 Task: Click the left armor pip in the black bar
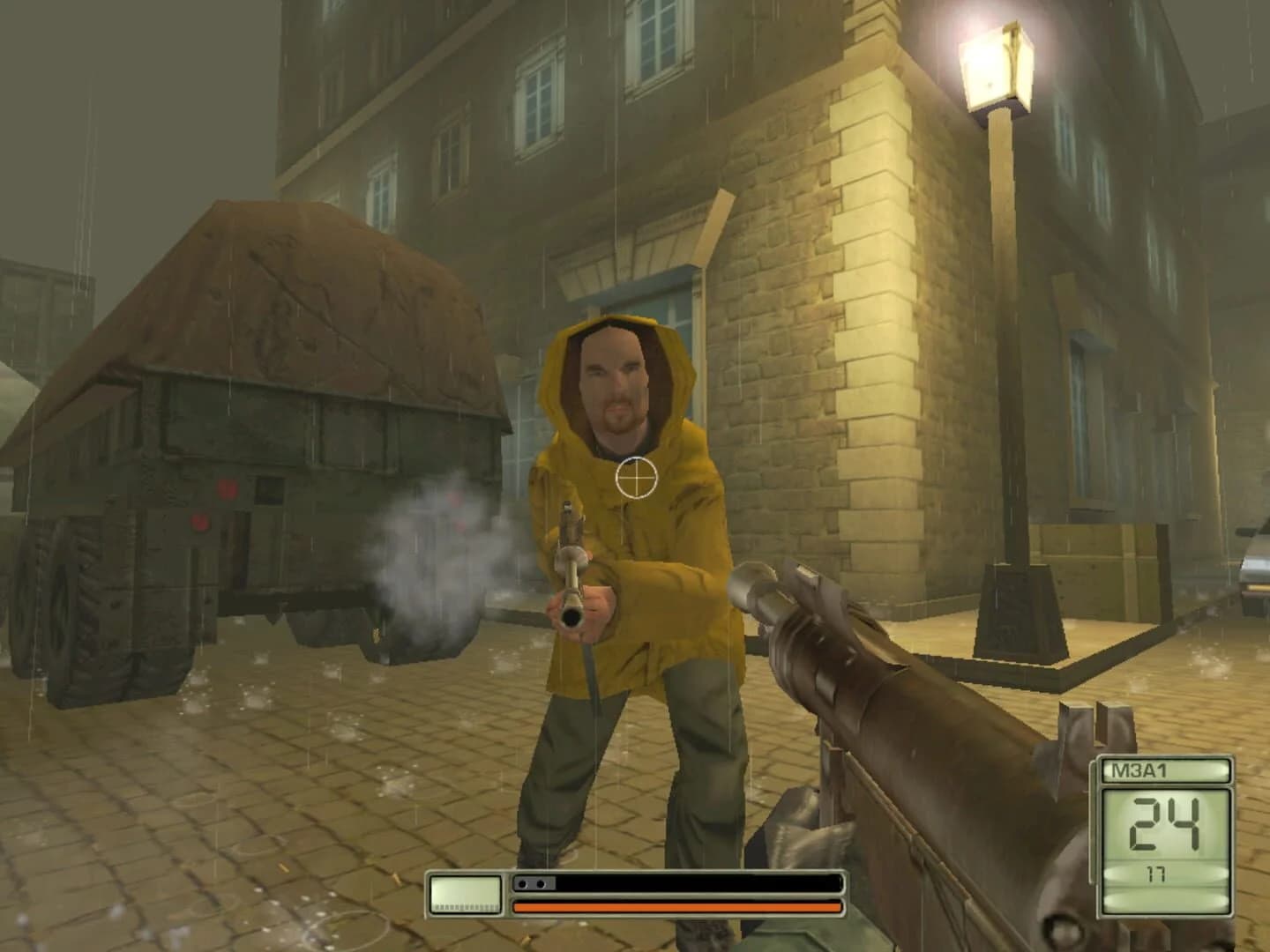(522, 884)
